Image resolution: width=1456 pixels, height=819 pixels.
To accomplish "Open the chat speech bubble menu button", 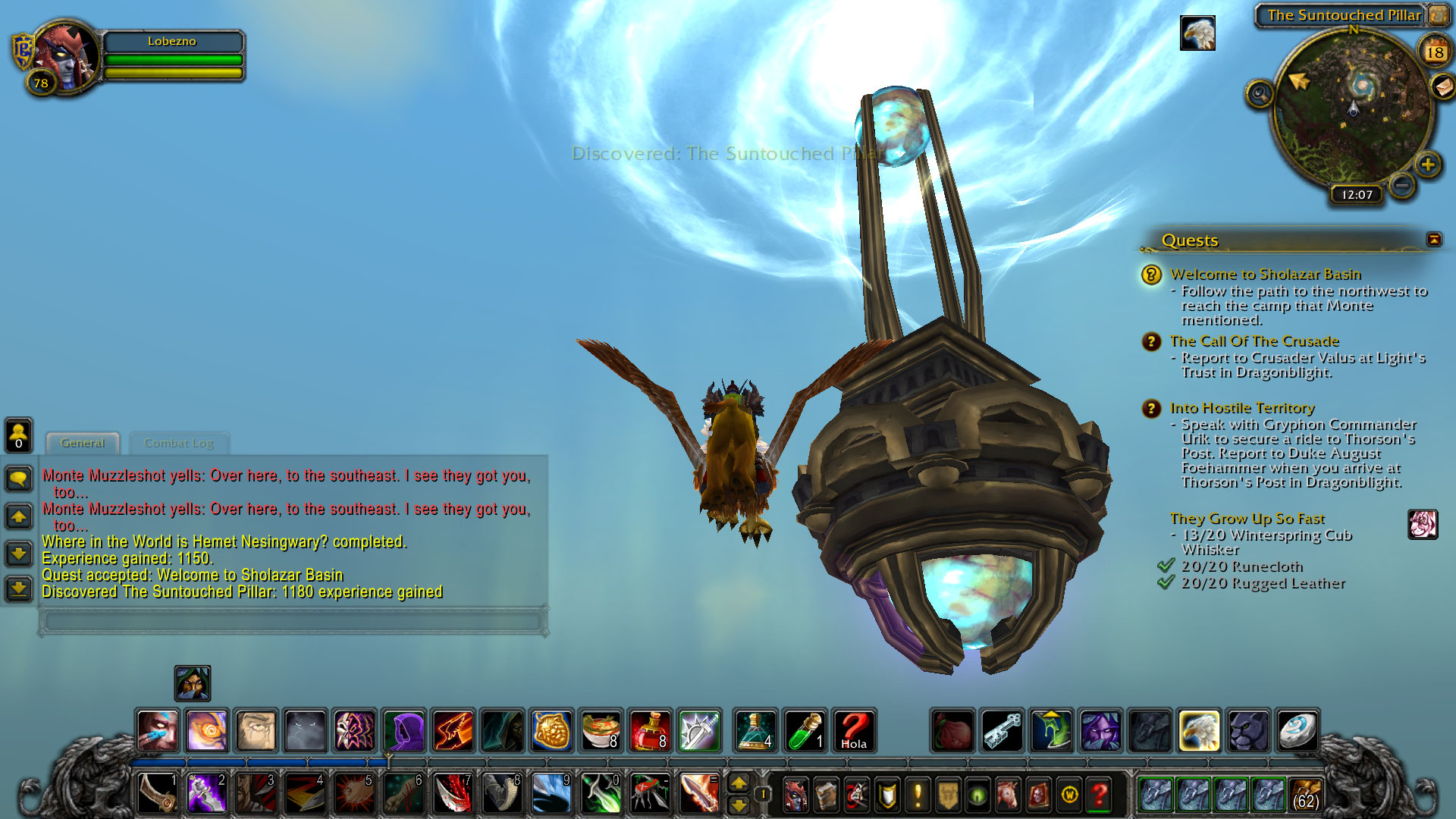I will pyautogui.click(x=19, y=479).
